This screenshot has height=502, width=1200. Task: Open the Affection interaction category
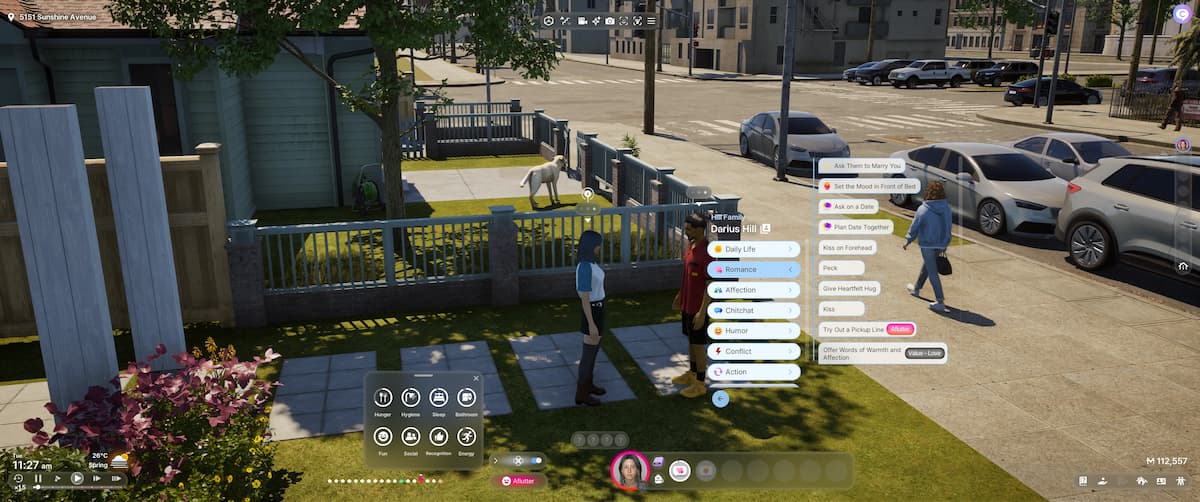coord(752,290)
